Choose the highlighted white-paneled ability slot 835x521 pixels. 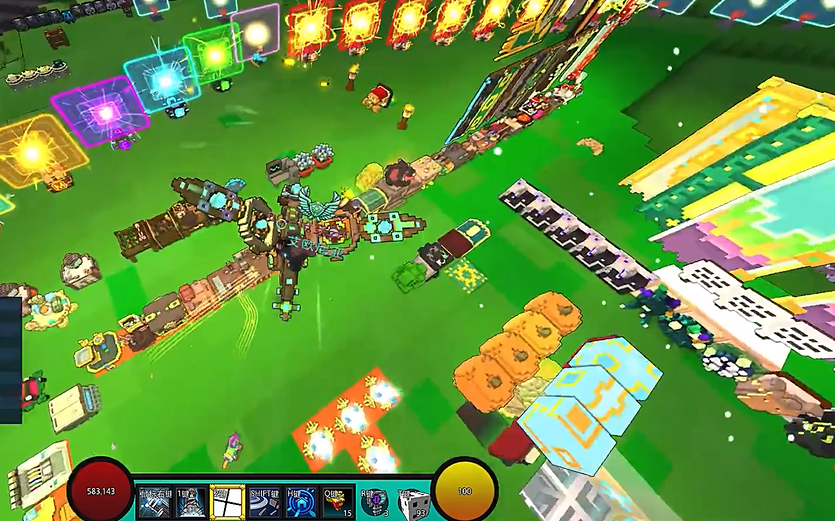tap(227, 500)
